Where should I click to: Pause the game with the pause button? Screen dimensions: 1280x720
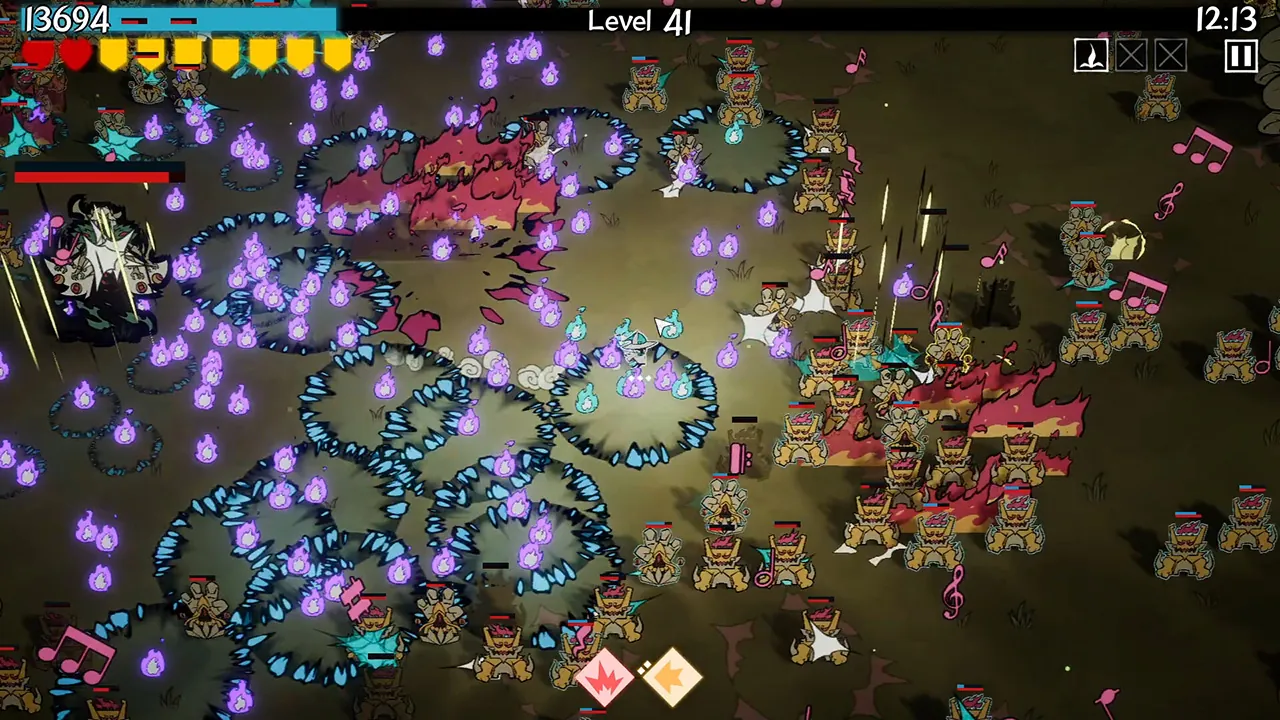click(x=1240, y=56)
